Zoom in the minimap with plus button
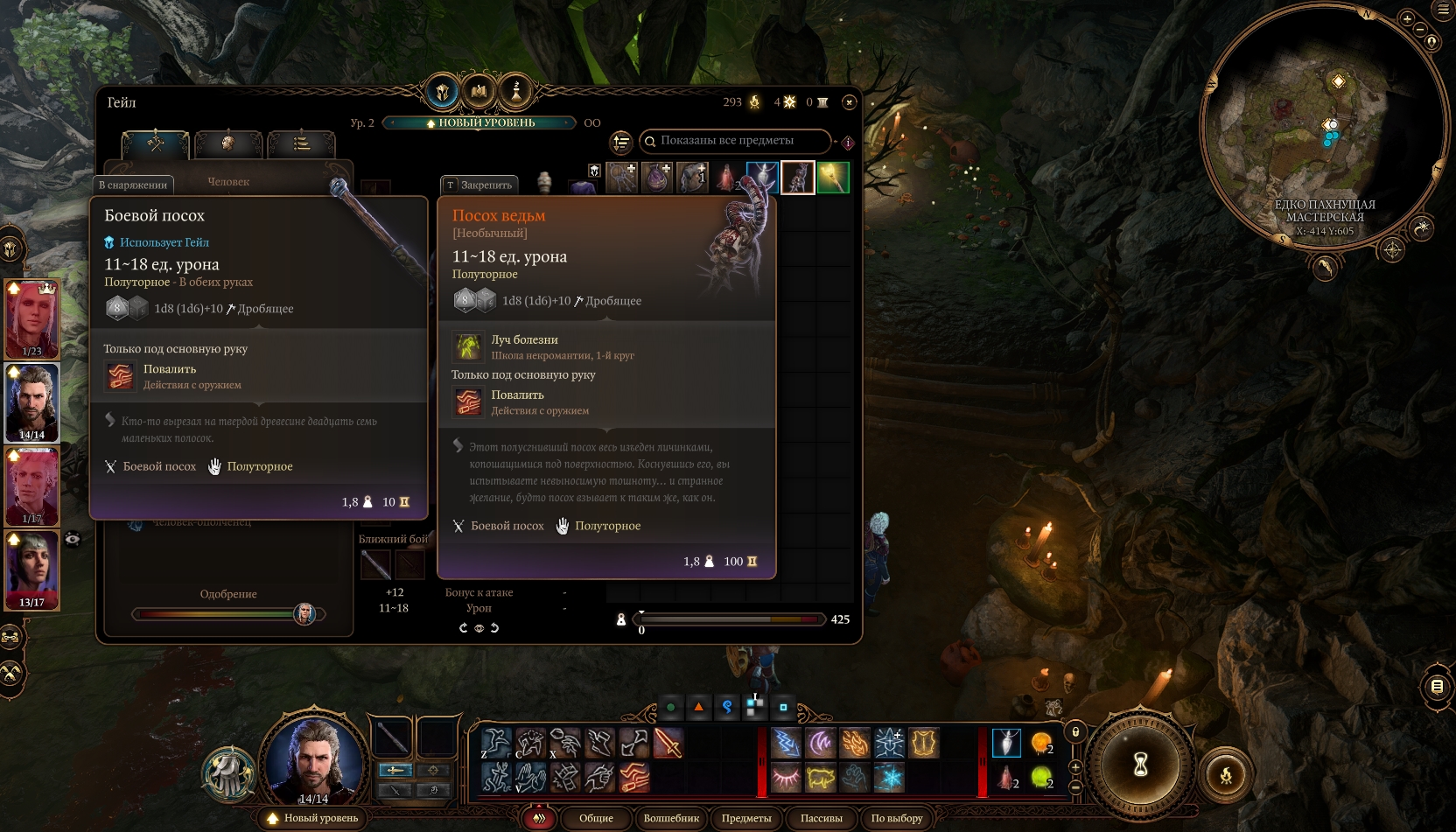Screen dimensions: 1456x832 point(1407,18)
